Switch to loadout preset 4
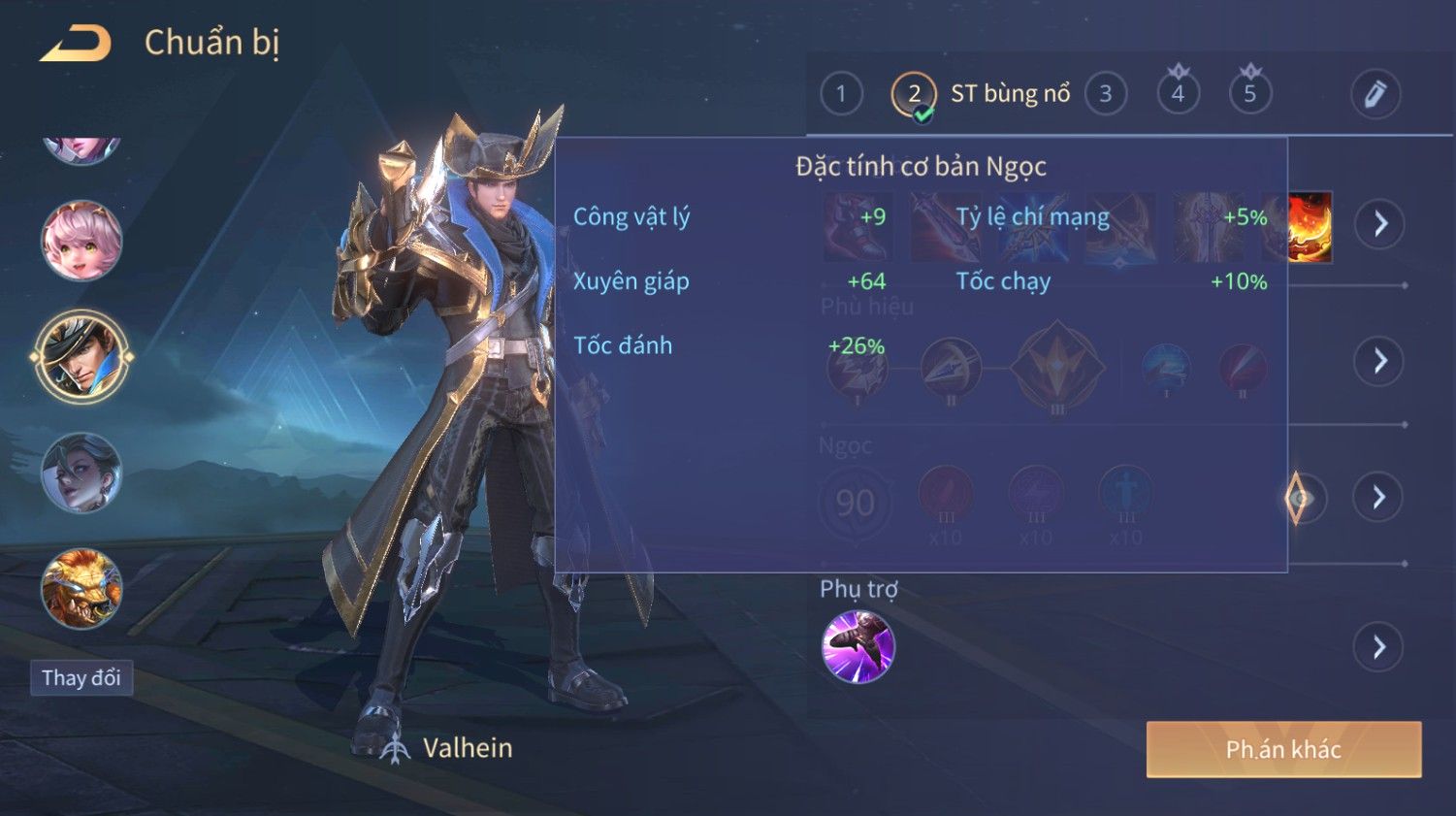The image size is (1456, 816). tap(1178, 94)
